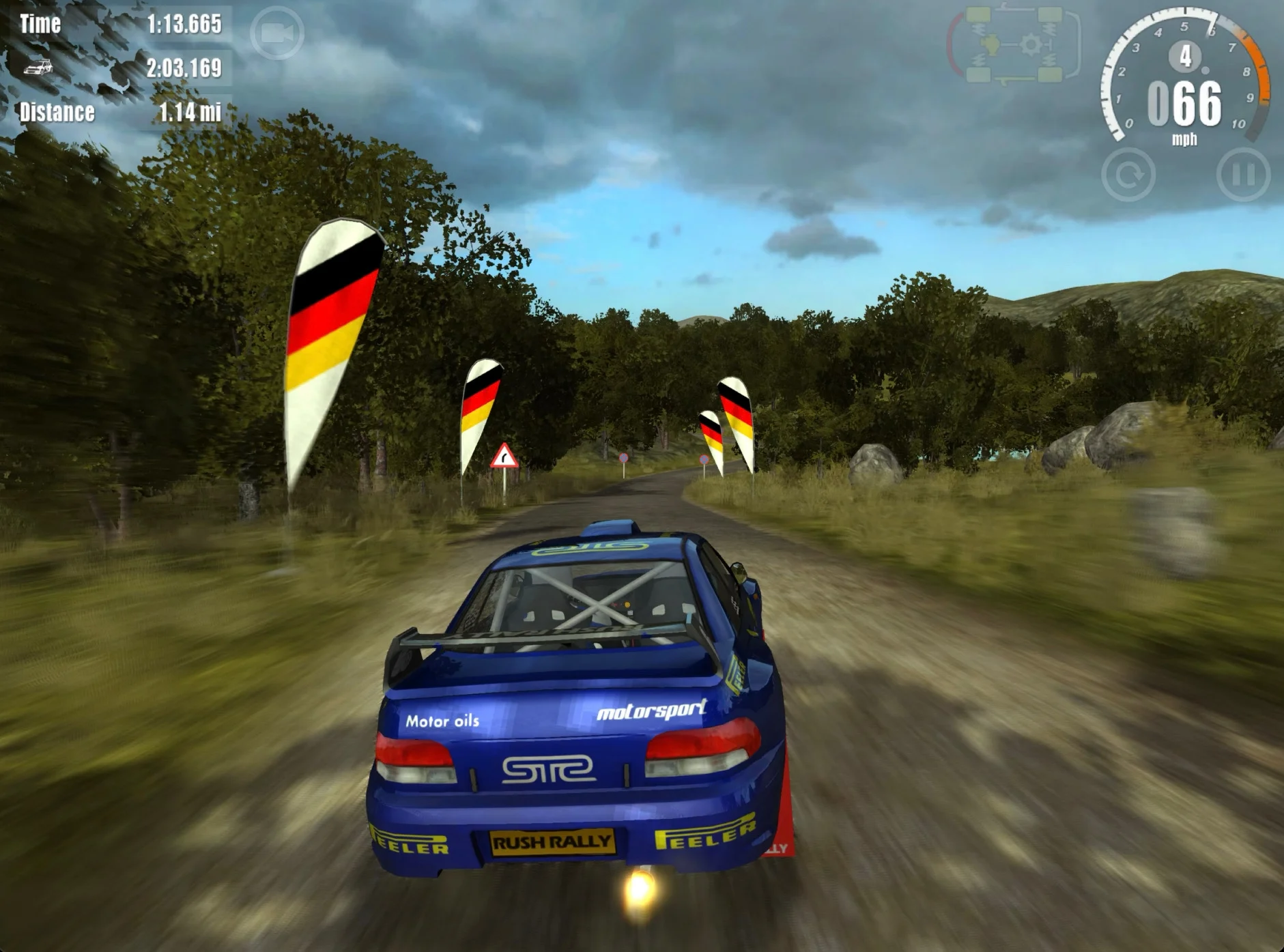Tap the circular gear indicator showing 4
The image size is (1284, 952).
click(1186, 56)
